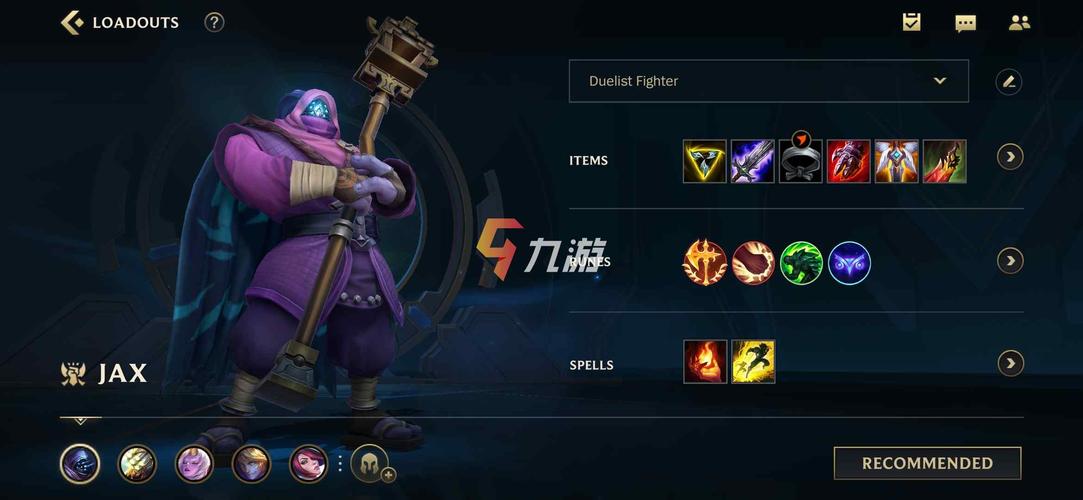
Task: Open the chat speech bubble icon
Action: (x=965, y=23)
